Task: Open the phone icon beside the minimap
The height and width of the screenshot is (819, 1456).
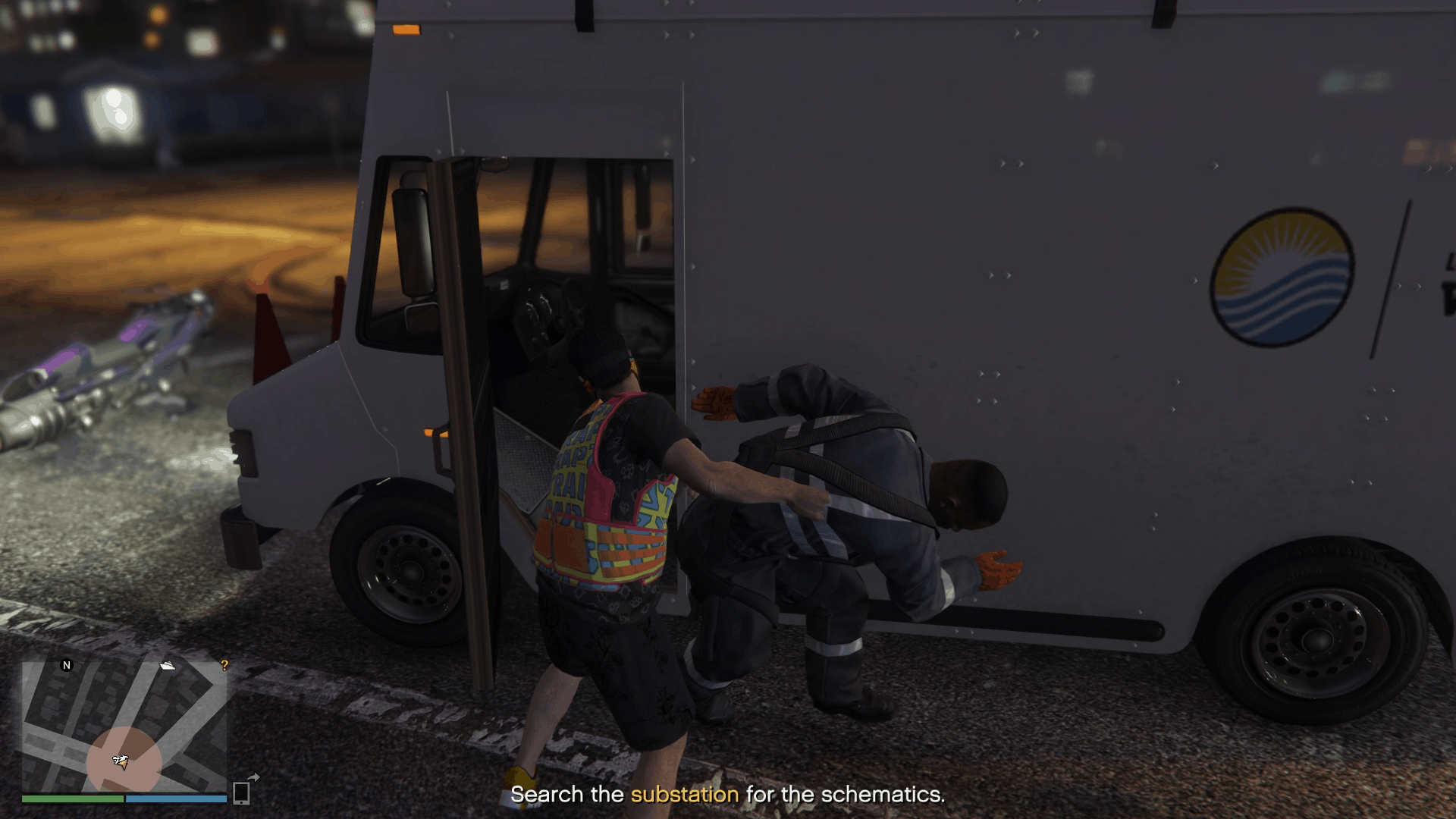Action: pyautogui.click(x=240, y=794)
